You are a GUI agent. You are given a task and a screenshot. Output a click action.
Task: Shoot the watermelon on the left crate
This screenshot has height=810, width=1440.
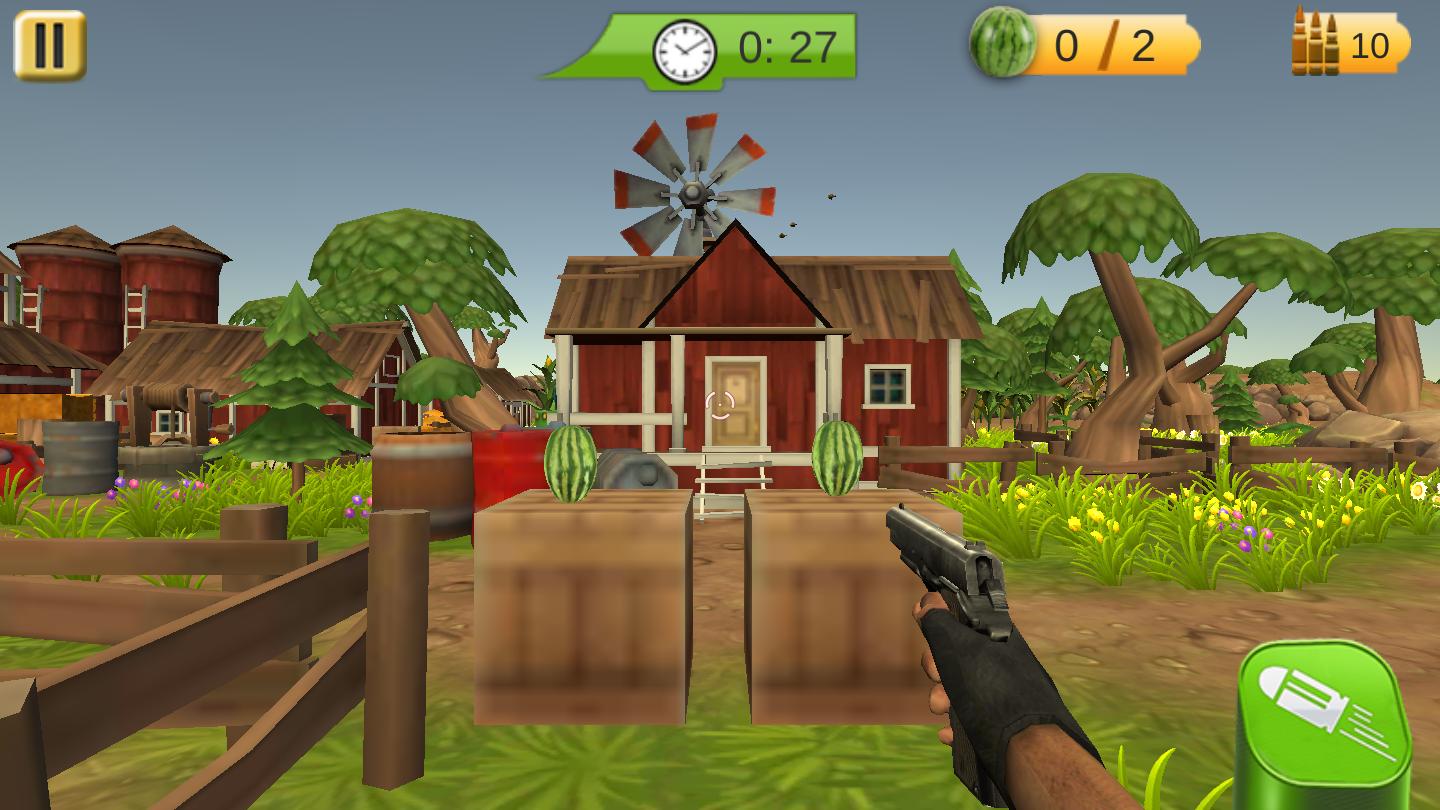tap(572, 465)
